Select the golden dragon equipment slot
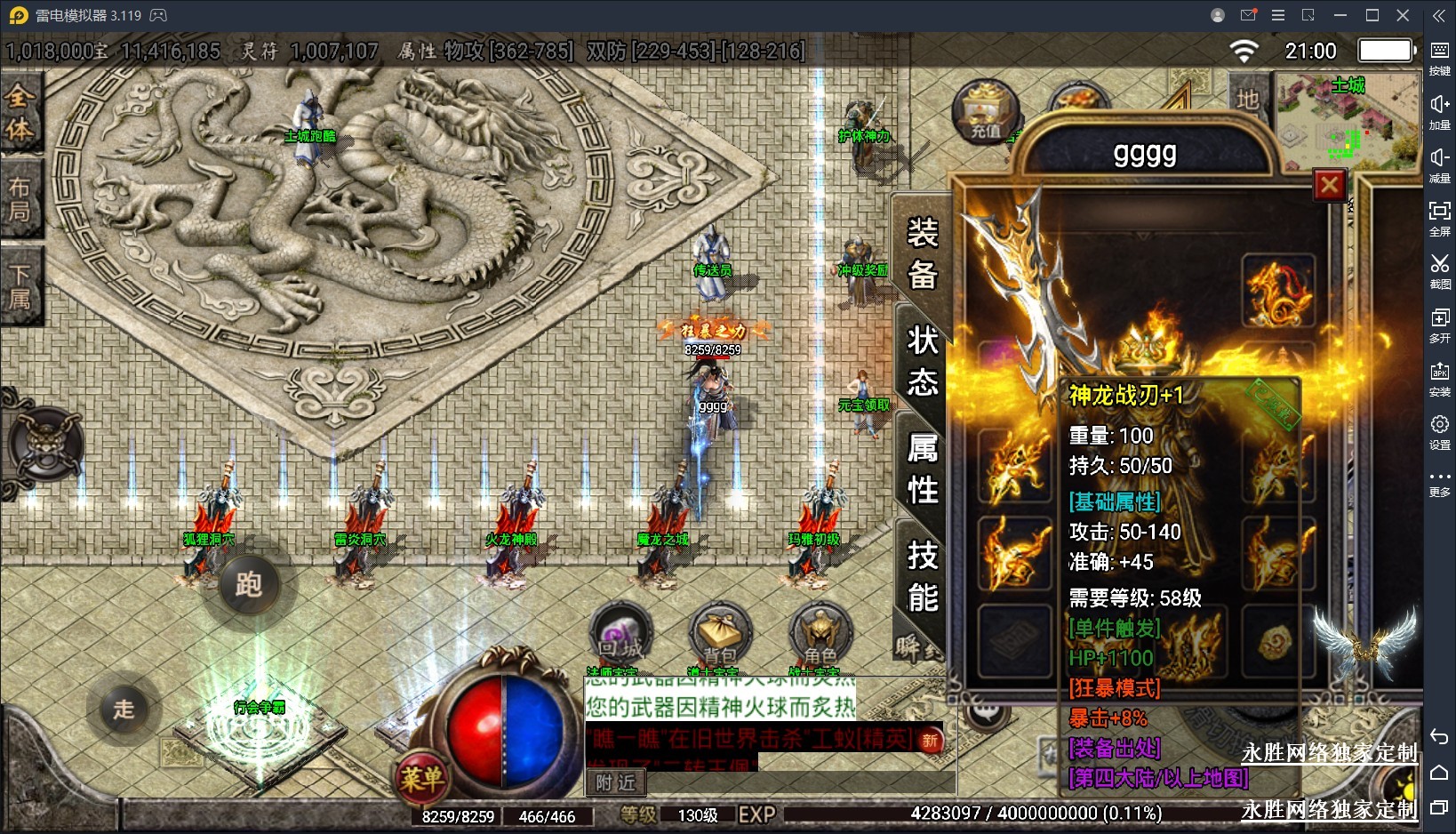 (1278, 291)
